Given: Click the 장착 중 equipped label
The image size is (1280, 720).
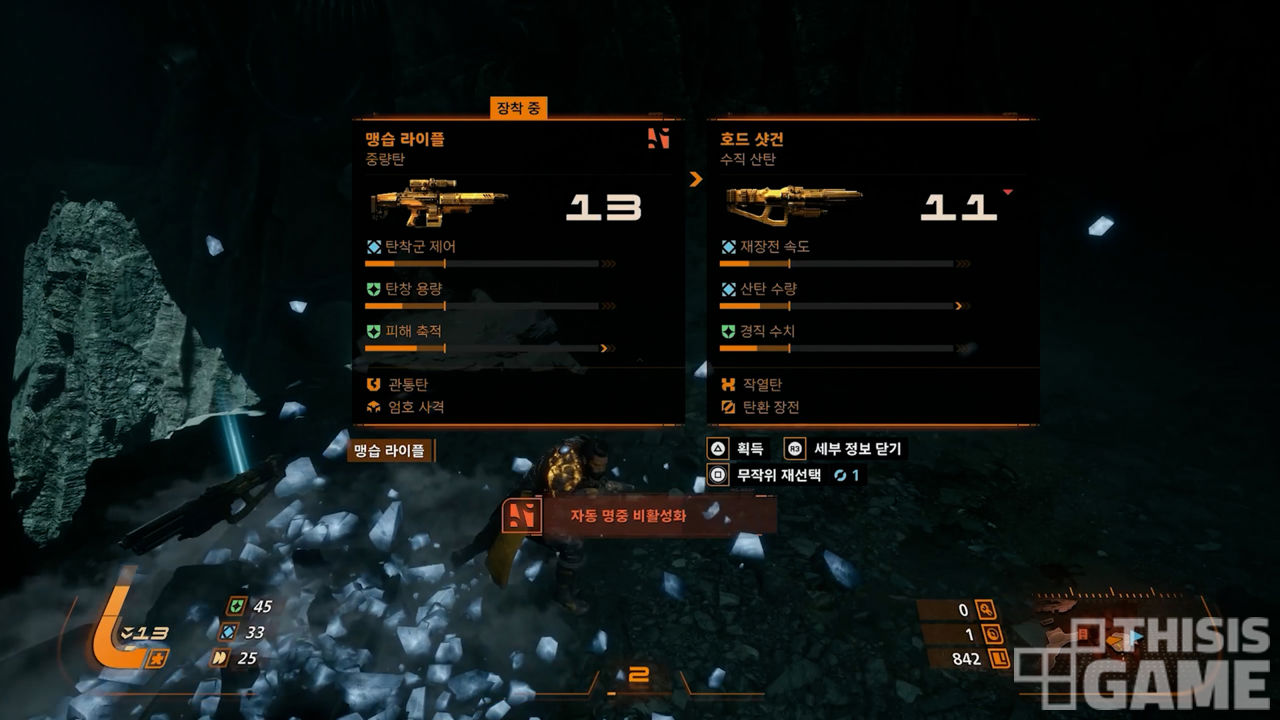Looking at the screenshot, I should (x=518, y=108).
